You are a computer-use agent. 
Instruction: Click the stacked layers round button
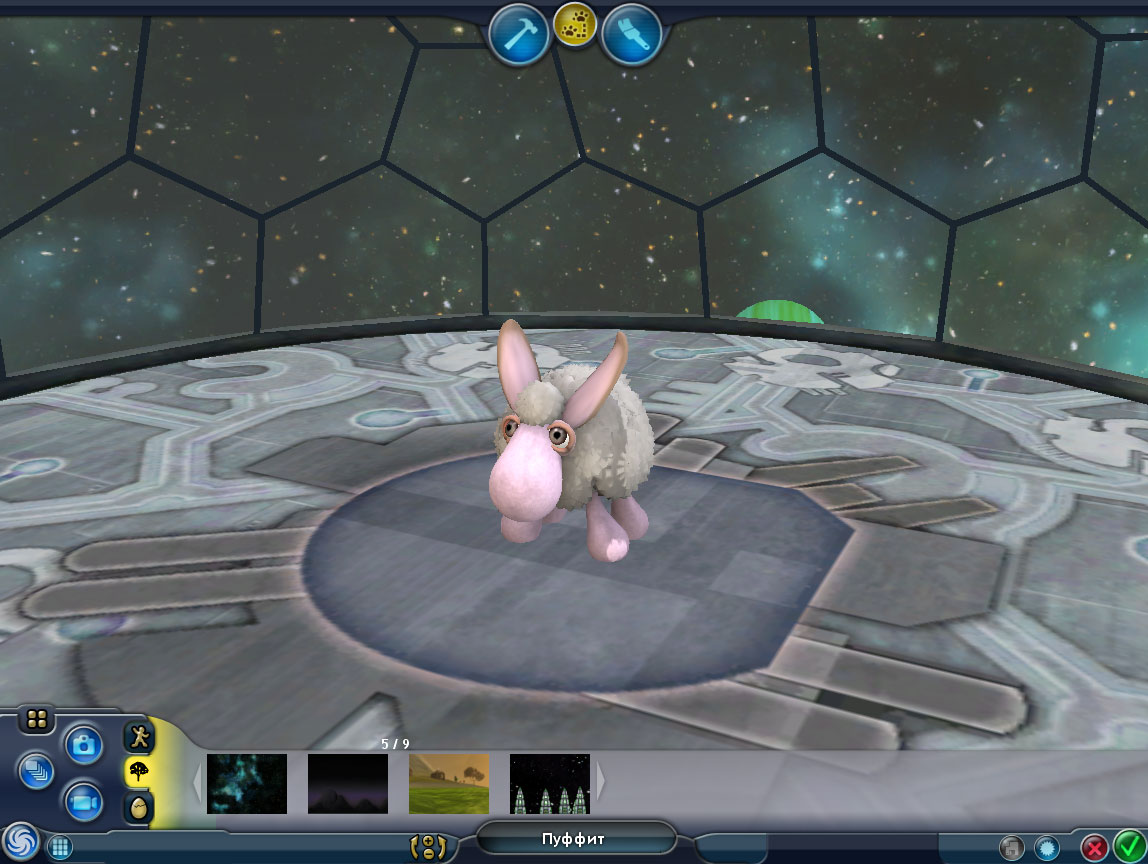pos(36,770)
